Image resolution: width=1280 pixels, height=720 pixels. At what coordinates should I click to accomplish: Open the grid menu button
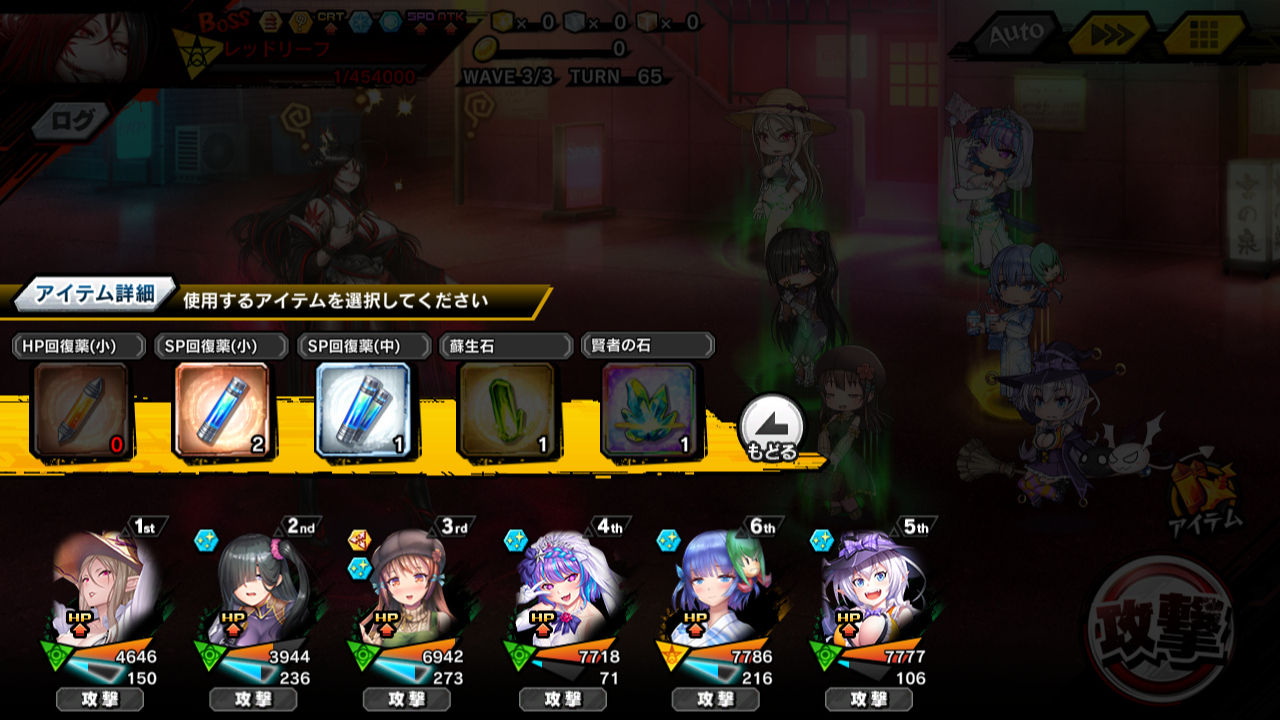click(x=1203, y=36)
